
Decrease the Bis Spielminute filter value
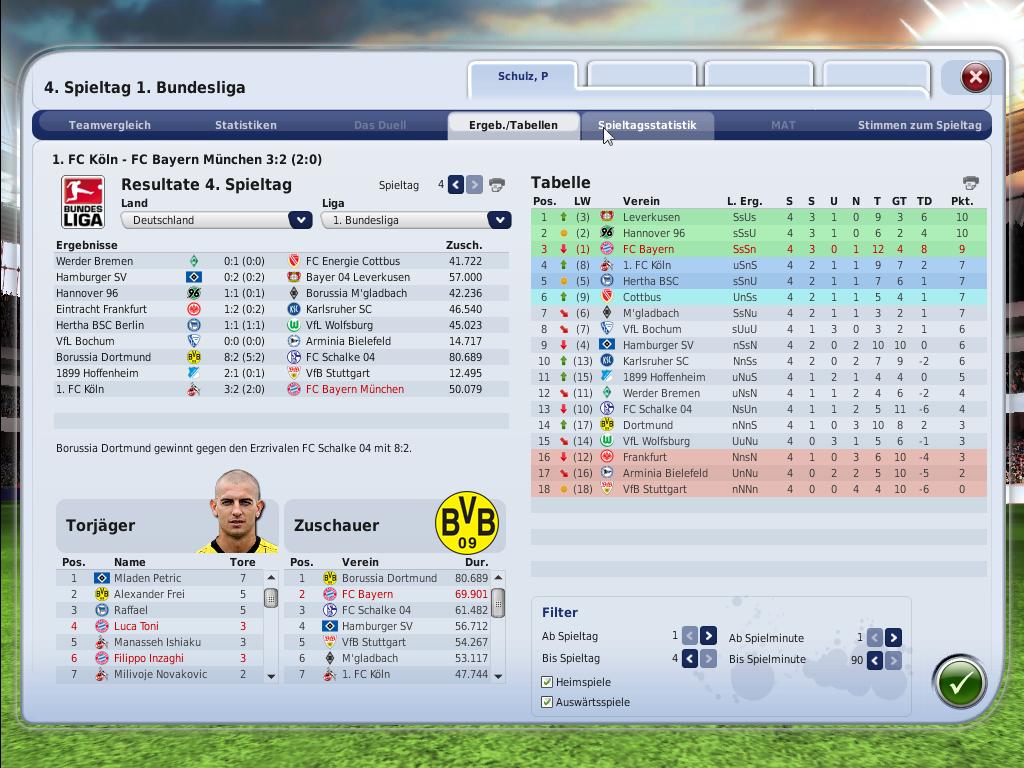pyautogui.click(x=874, y=660)
